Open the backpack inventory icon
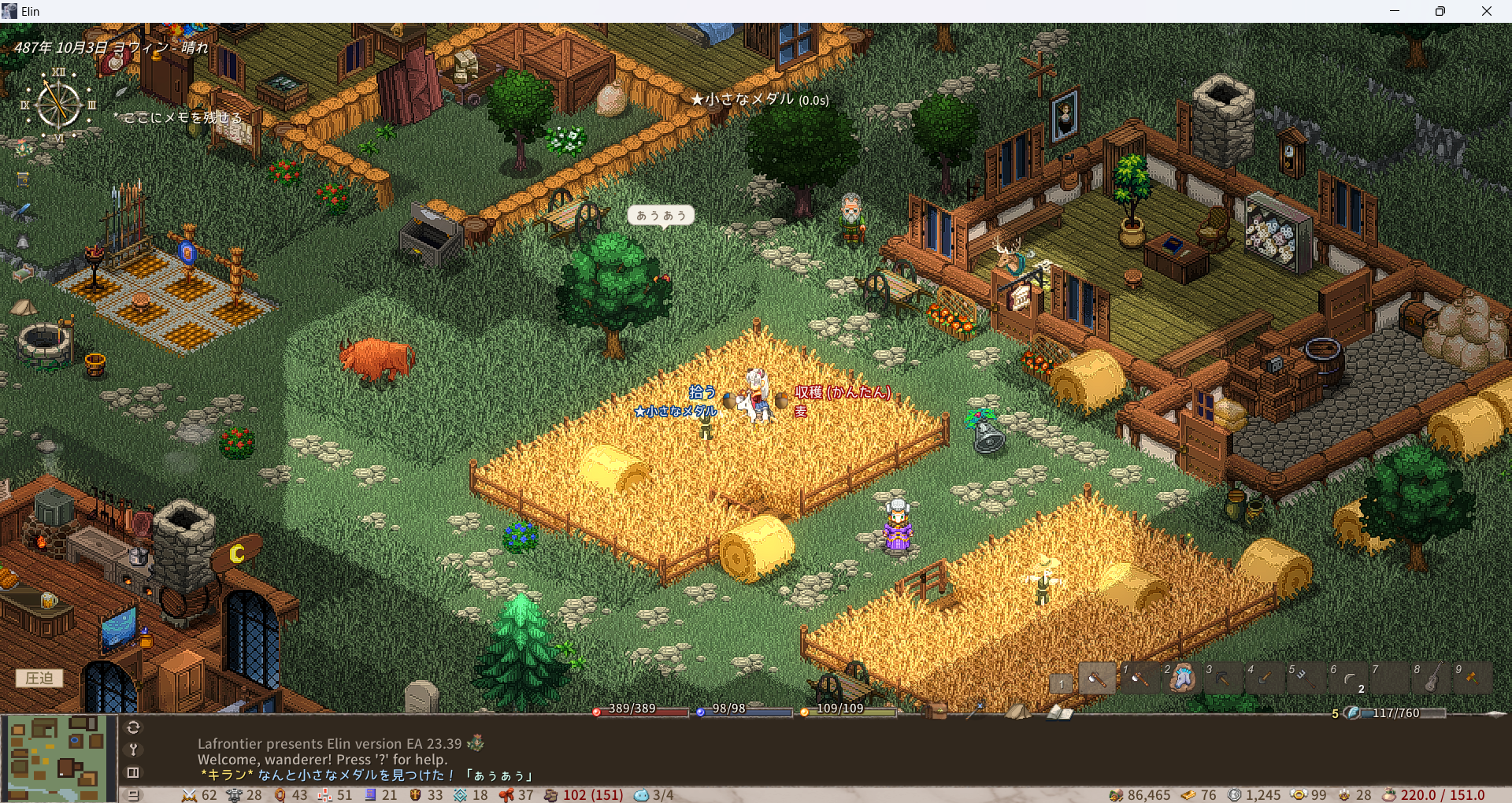This screenshot has width=1512, height=803. coord(935,711)
